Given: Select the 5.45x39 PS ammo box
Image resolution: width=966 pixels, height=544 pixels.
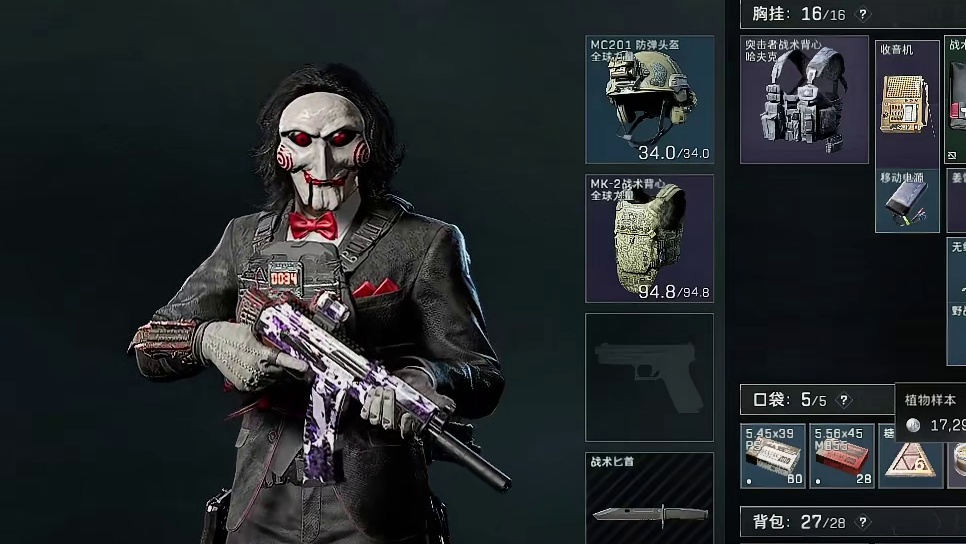Looking at the screenshot, I should [x=773, y=456].
